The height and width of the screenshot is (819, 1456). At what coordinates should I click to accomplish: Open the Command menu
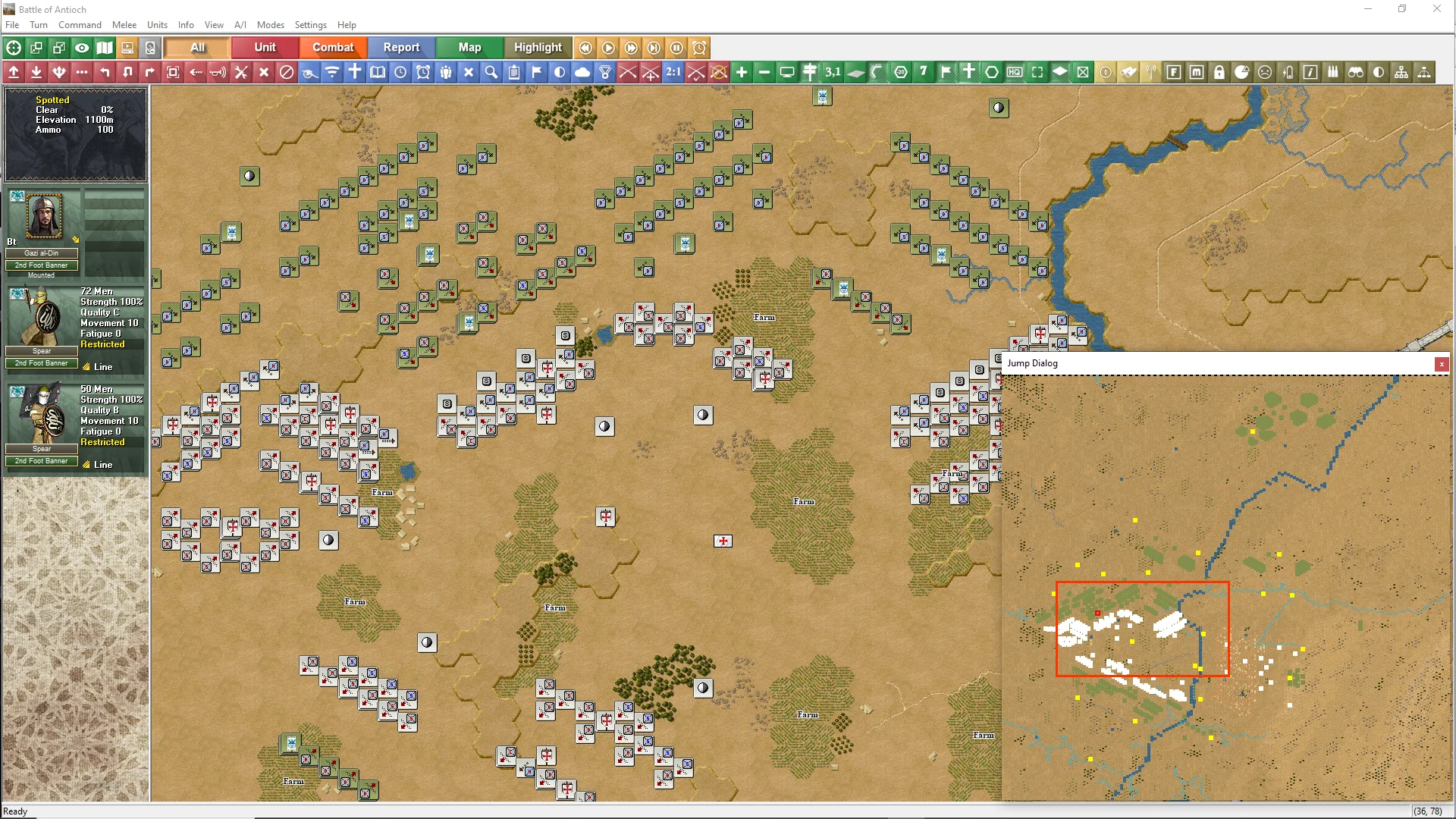coord(80,25)
